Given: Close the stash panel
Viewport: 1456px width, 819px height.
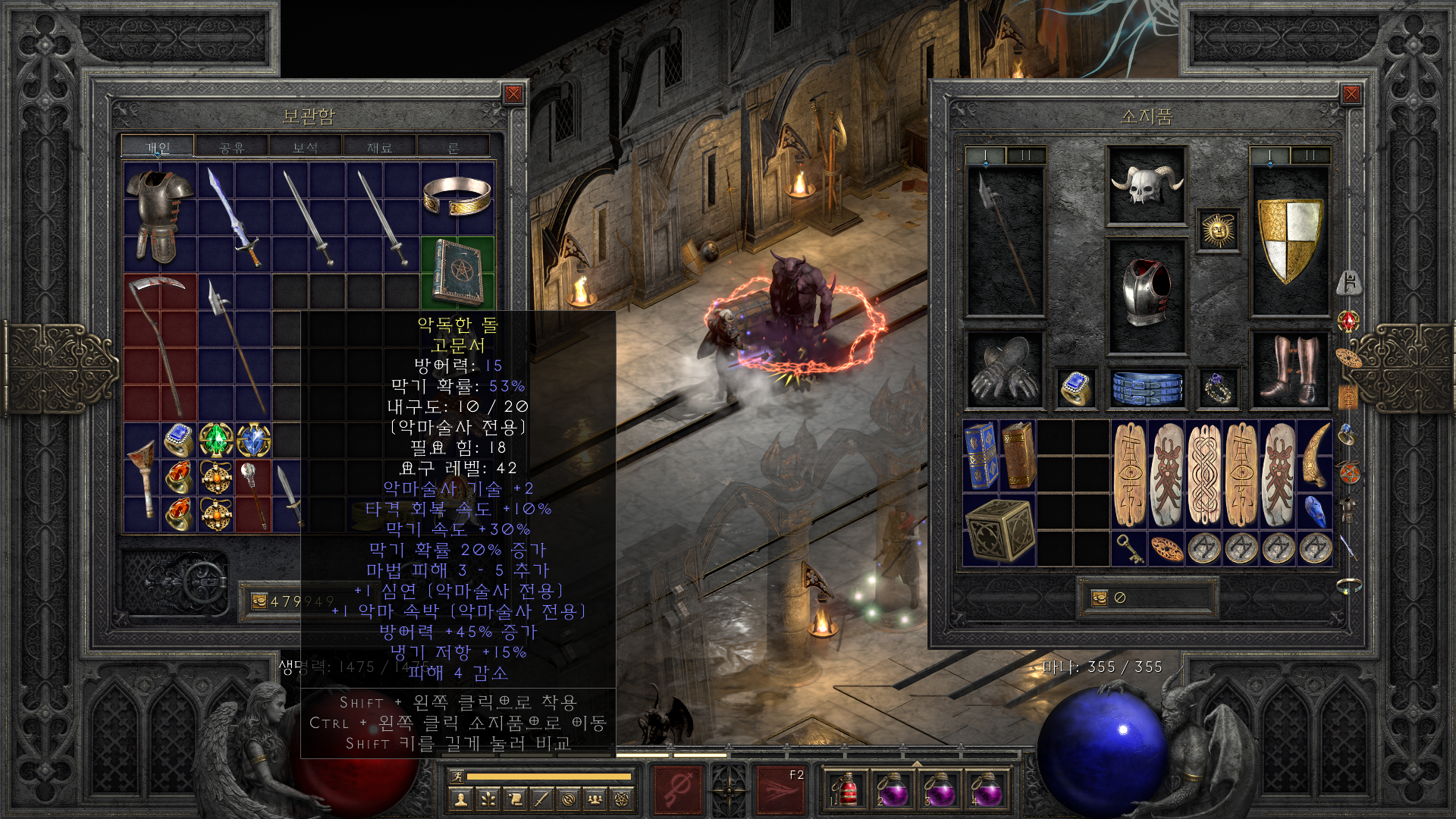Looking at the screenshot, I should 513,94.
